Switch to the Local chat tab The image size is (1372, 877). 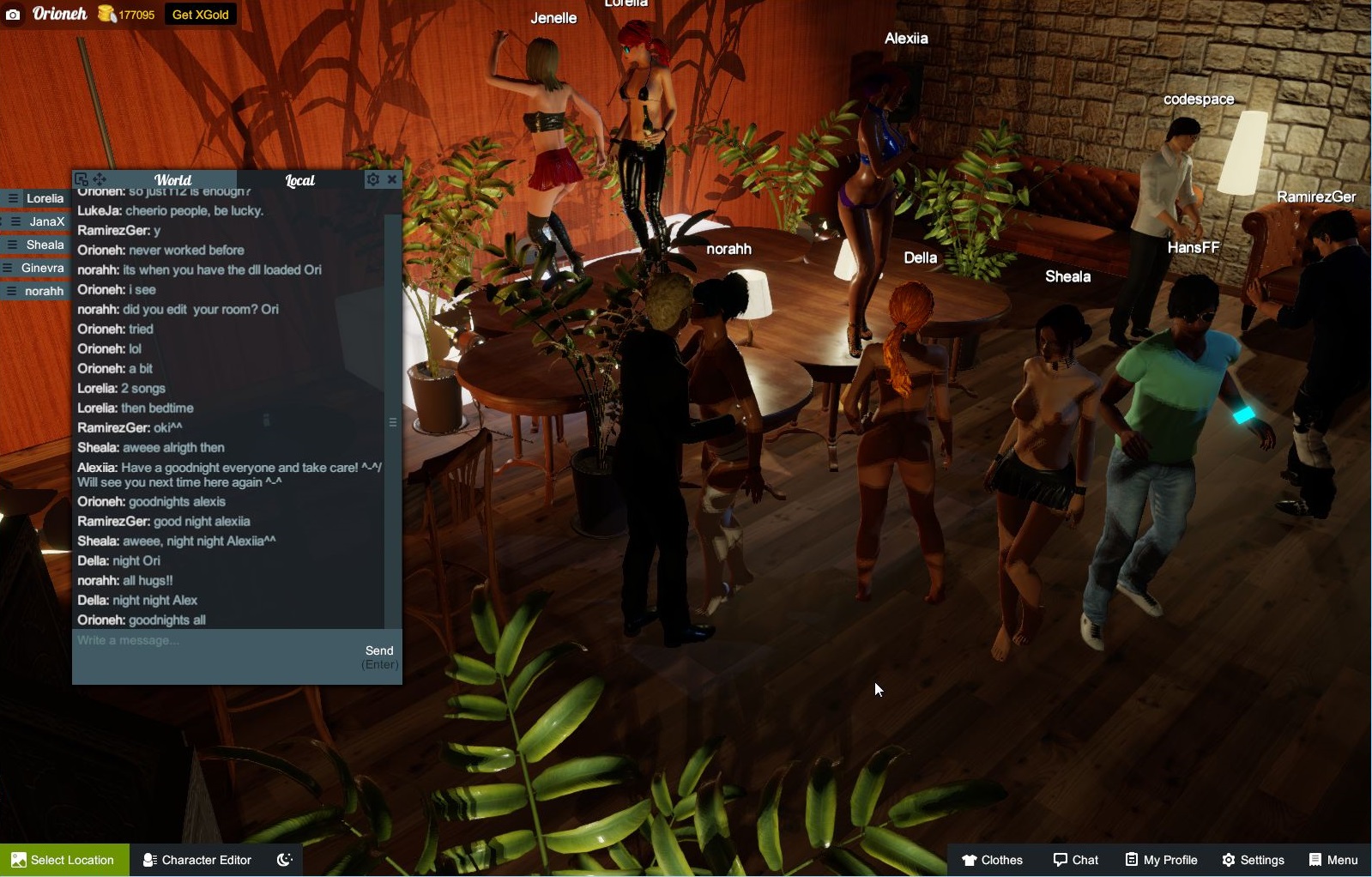300,180
